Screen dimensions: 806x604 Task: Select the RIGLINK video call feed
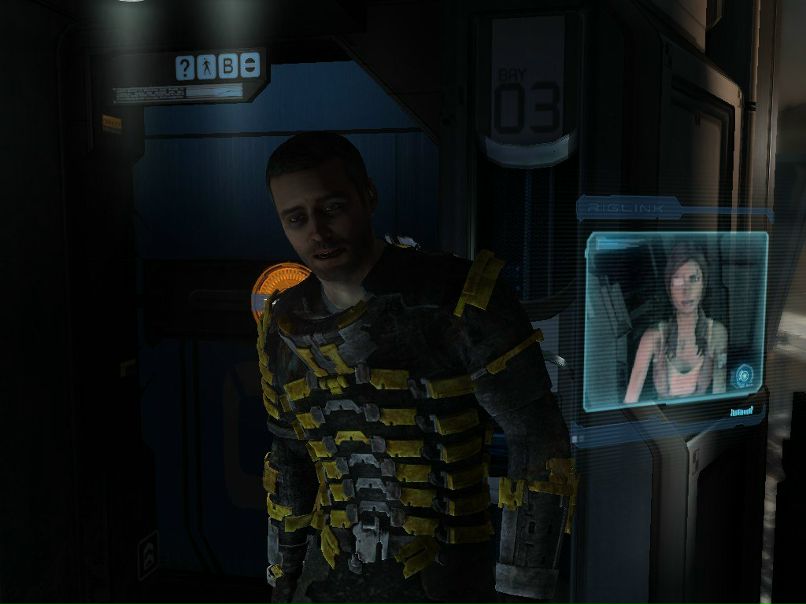[x=675, y=320]
